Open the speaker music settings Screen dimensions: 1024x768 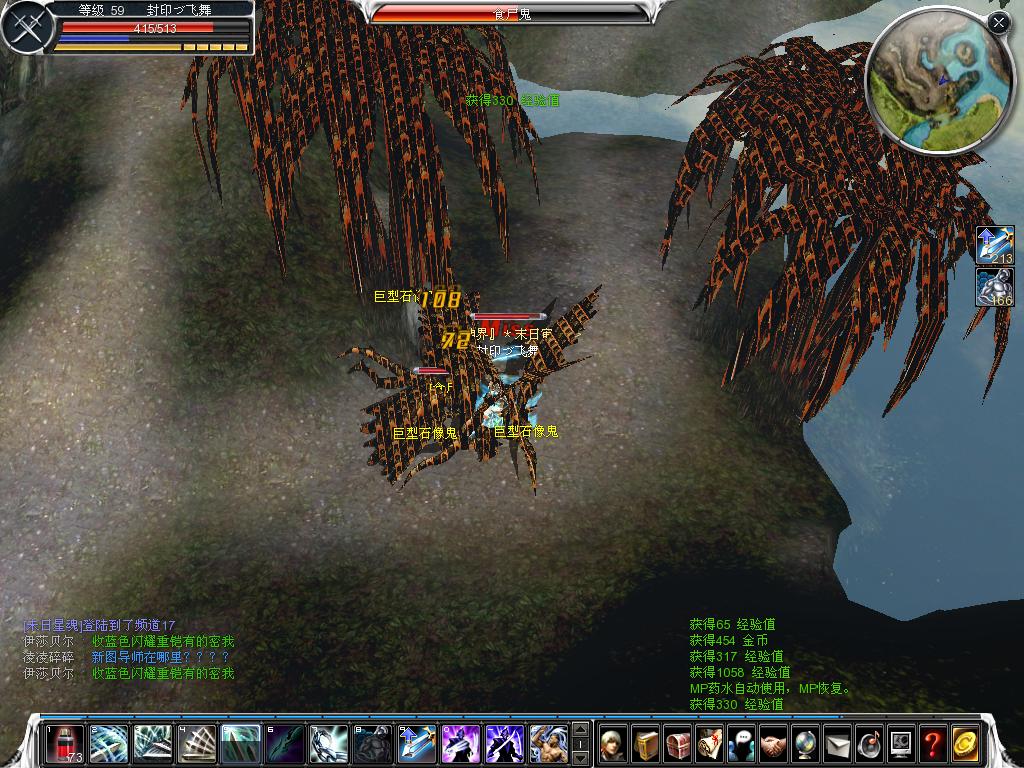pos(870,744)
